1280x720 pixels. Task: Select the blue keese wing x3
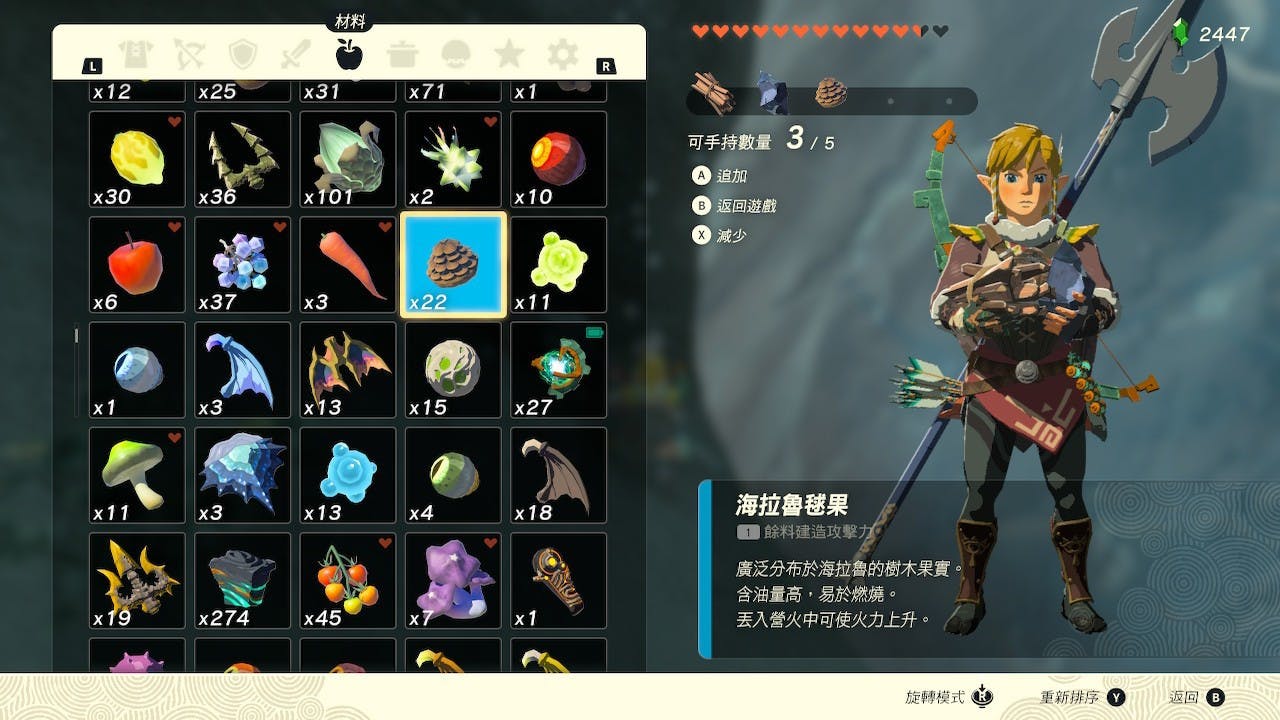click(x=243, y=370)
